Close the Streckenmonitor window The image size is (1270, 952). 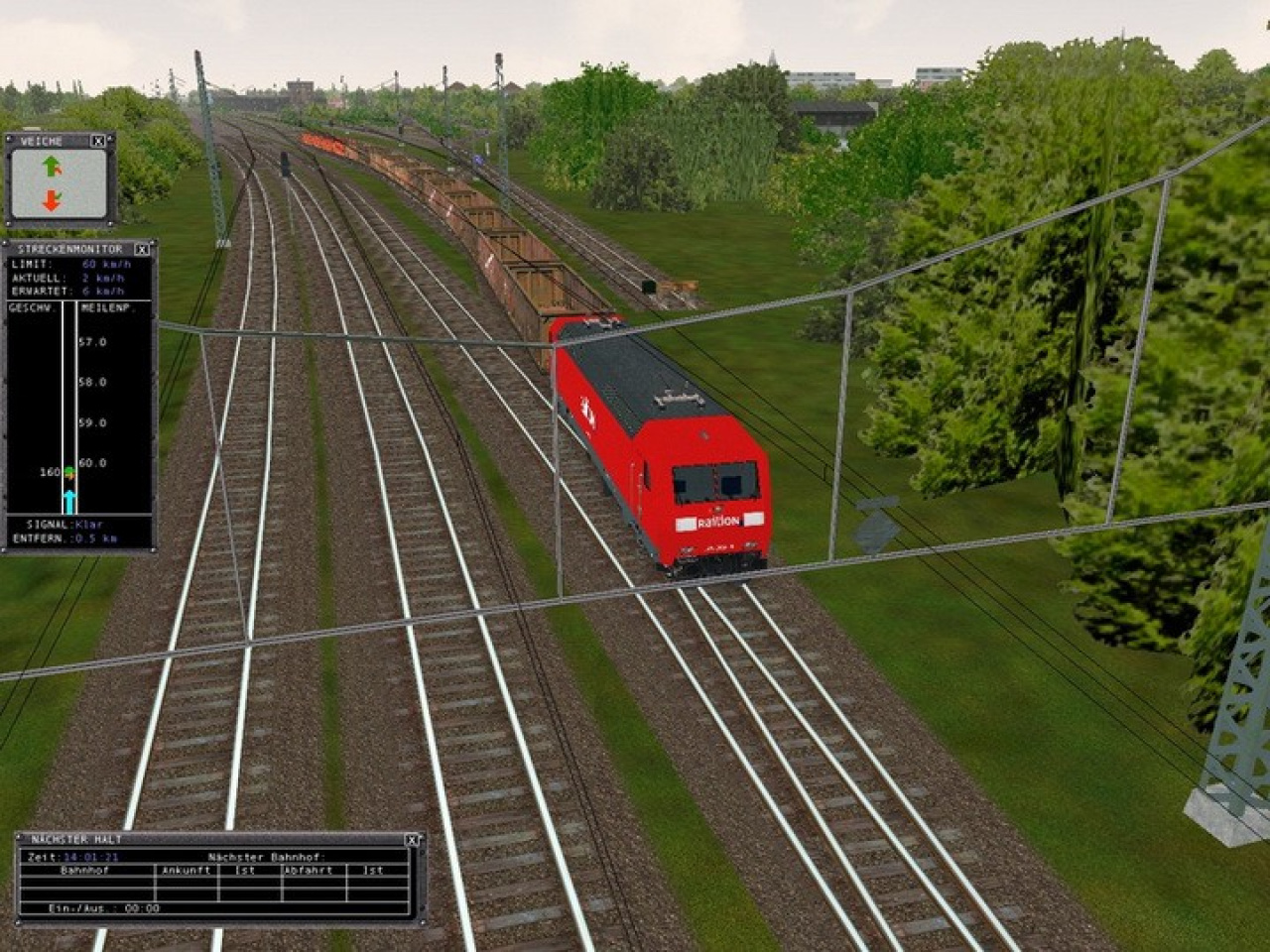click(142, 249)
